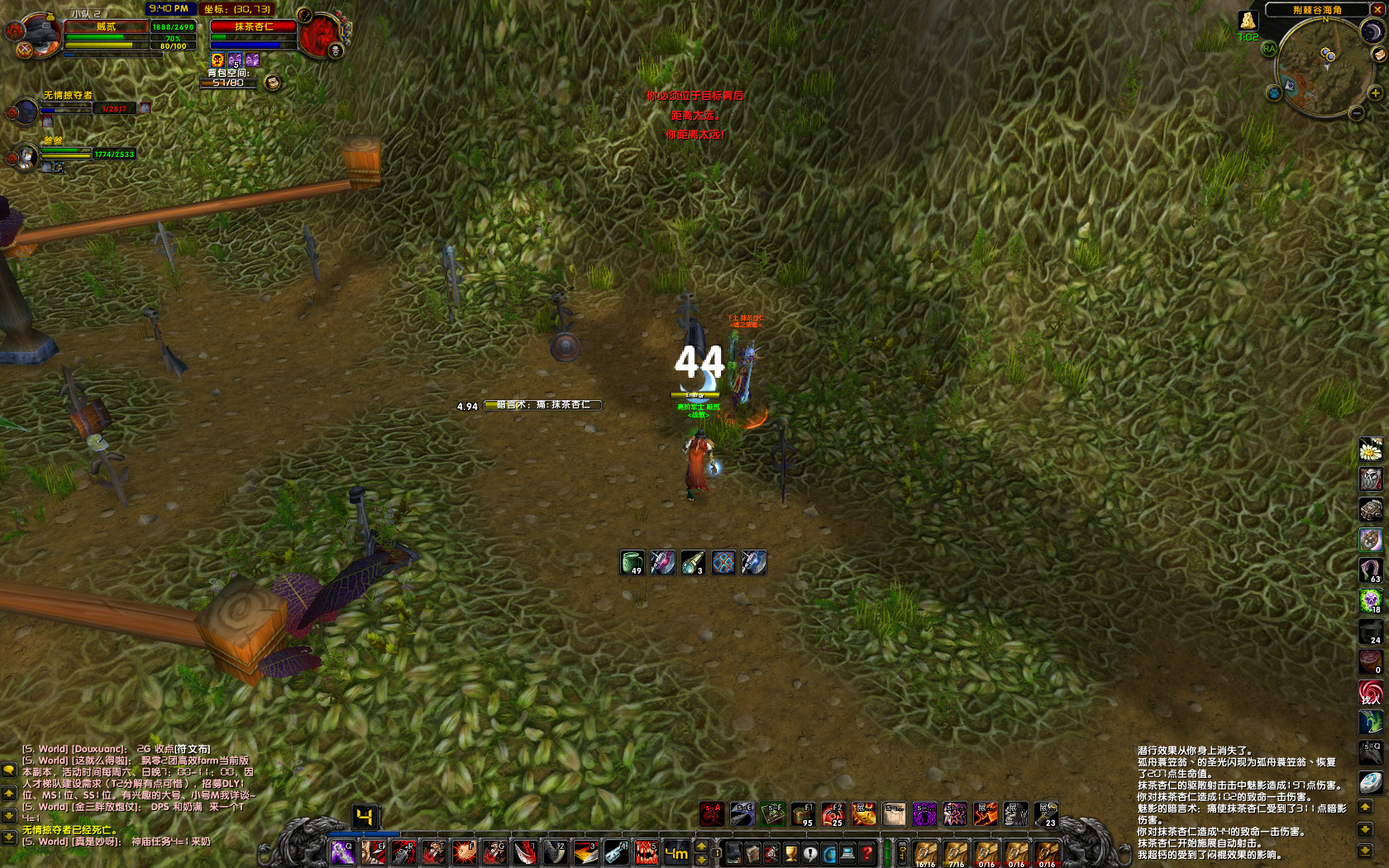The width and height of the screenshot is (1389, 868).
Task: Zoom out on the minimap
Action: click(1356, 113)
